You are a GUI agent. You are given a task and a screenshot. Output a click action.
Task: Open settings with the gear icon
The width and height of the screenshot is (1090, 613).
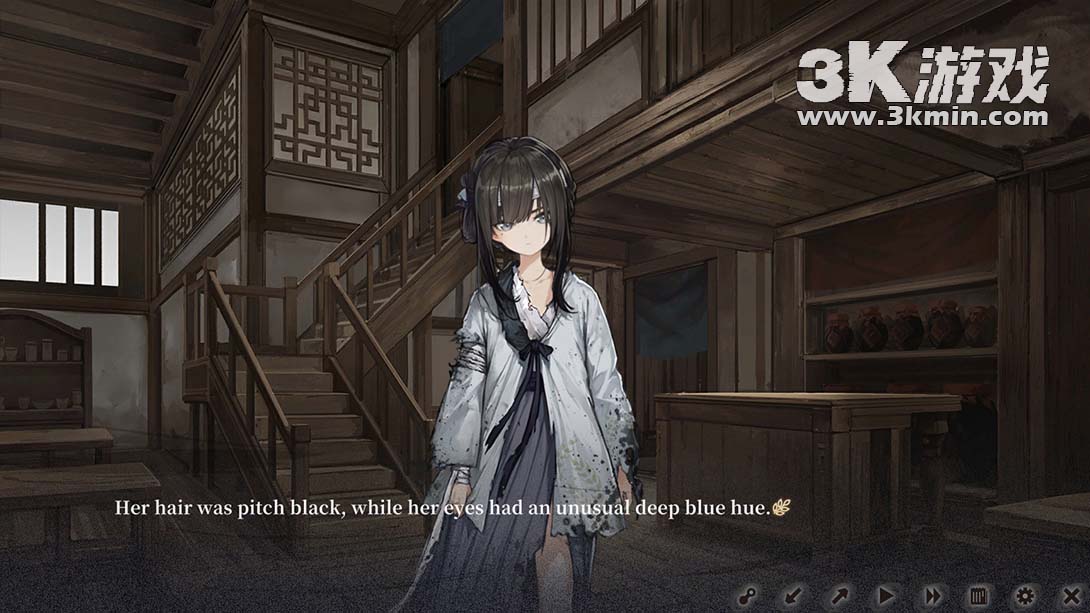point(1025,596)
